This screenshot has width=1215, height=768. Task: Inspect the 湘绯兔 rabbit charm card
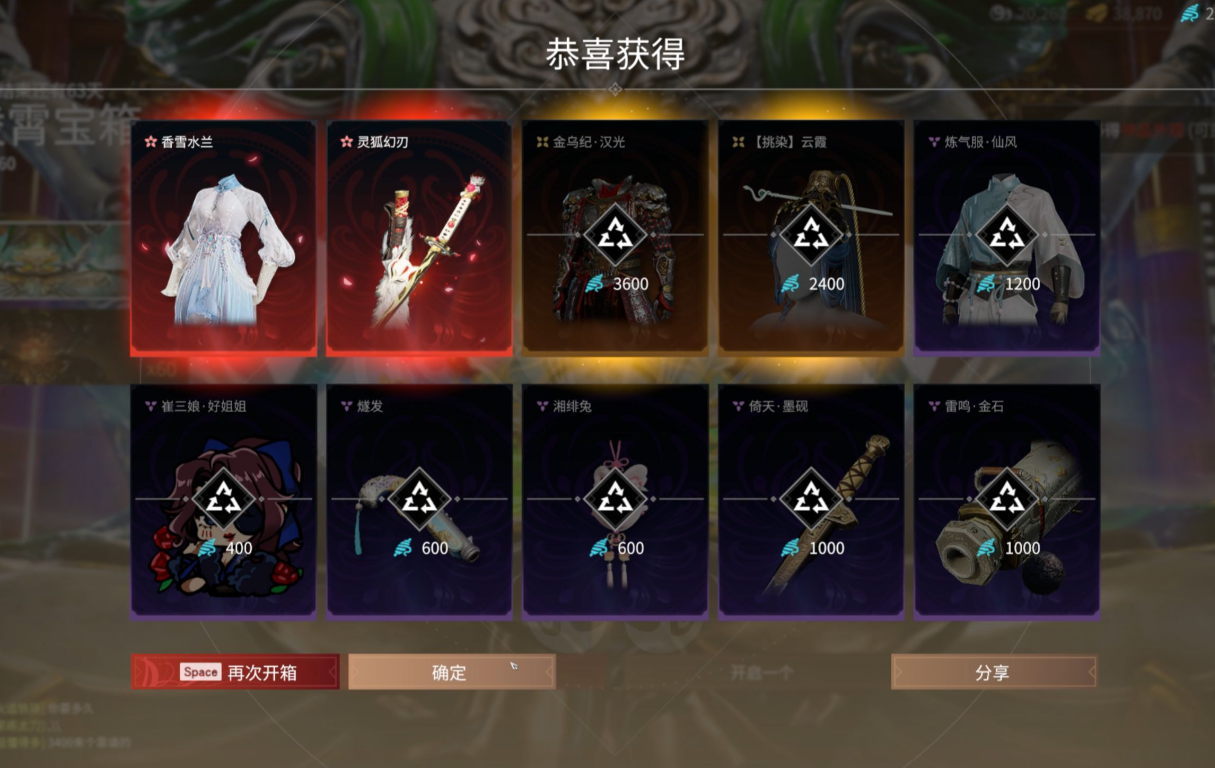(615, 502)
